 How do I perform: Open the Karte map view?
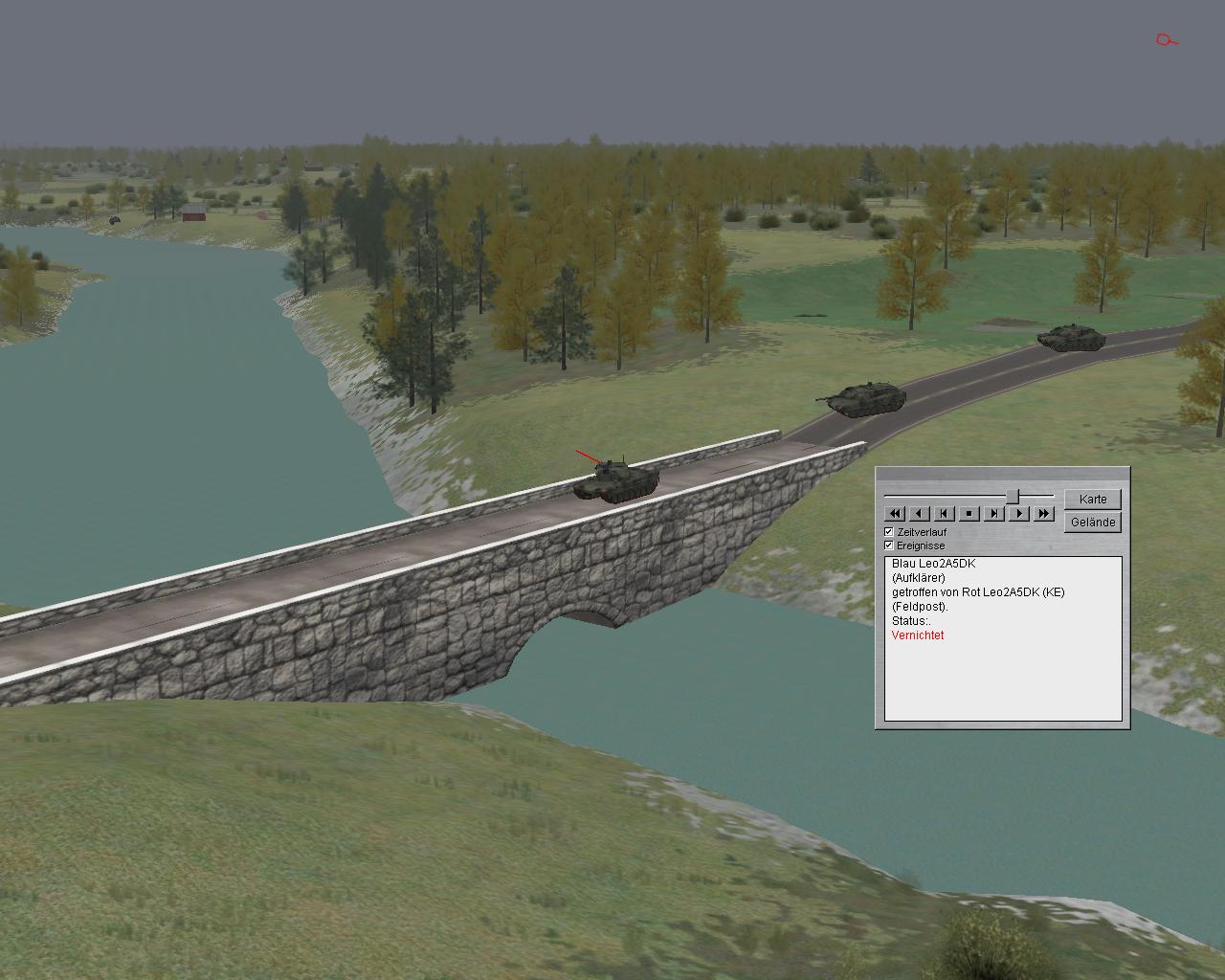tap(1092, 500)
